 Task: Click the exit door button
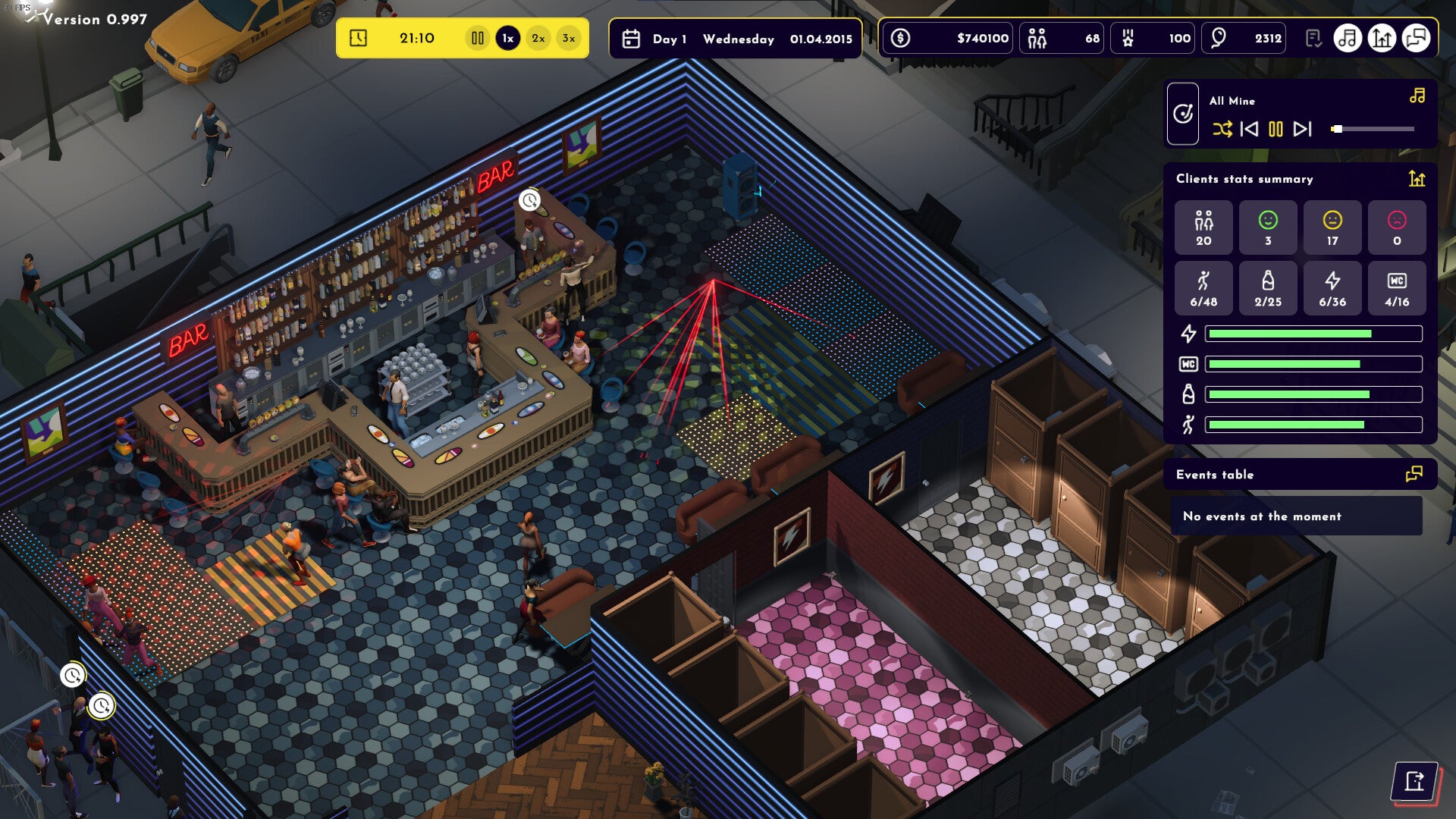tap(1414, 781)
